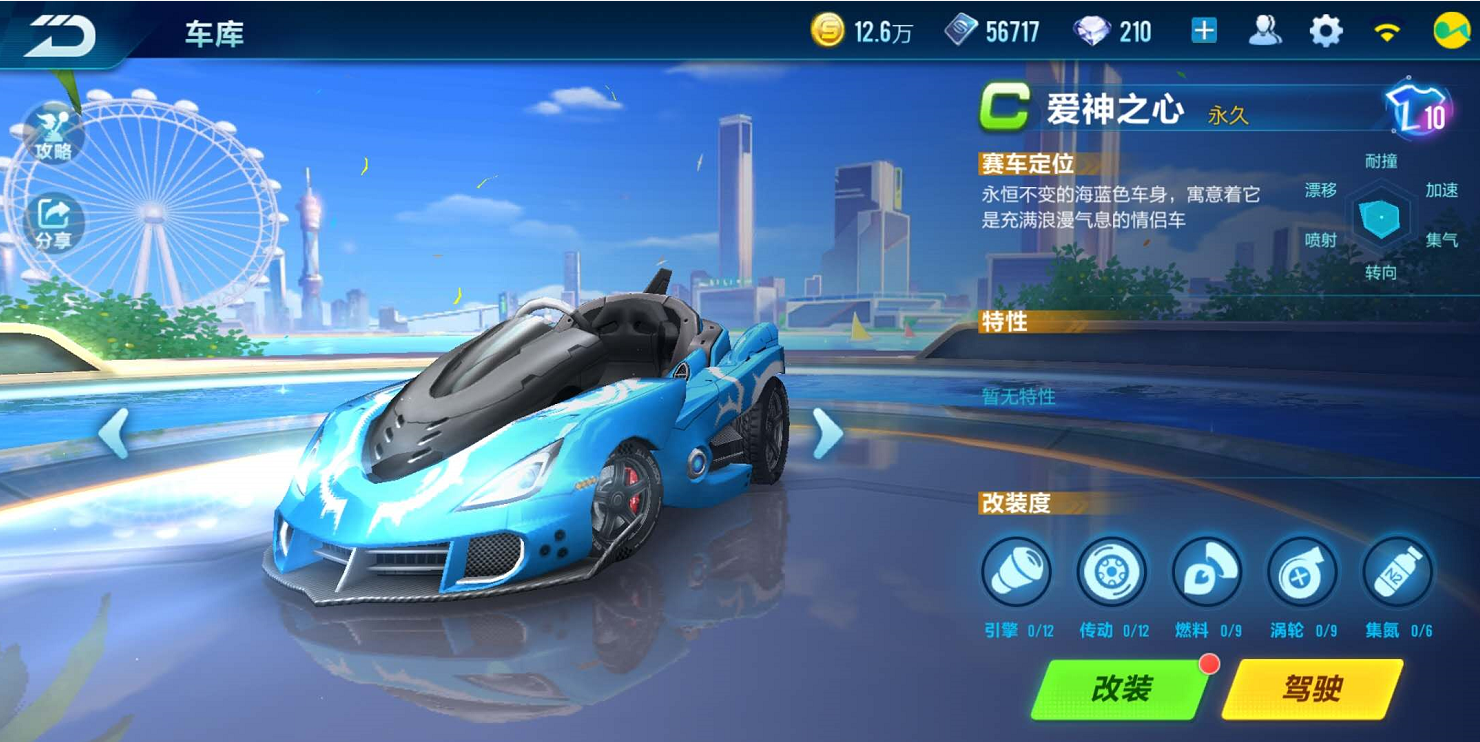
Task: Open the friends profile icon
Action: click(x=1265, y=32)
